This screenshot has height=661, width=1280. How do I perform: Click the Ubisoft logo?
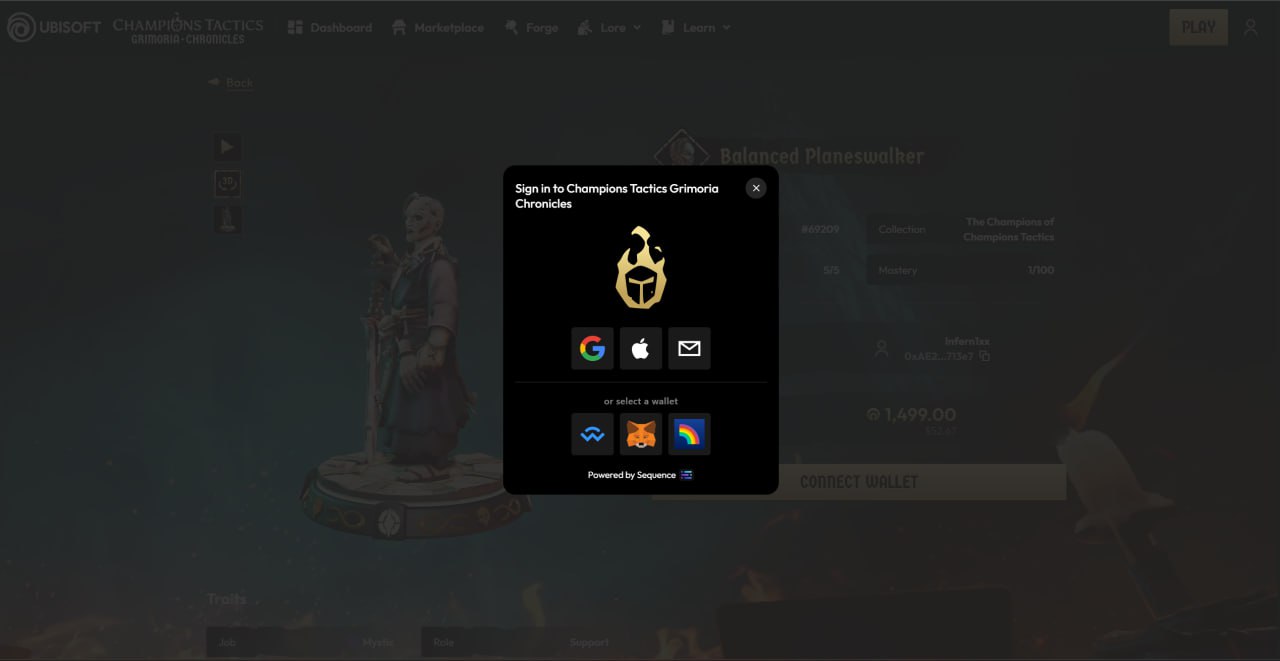coord(54,27)
